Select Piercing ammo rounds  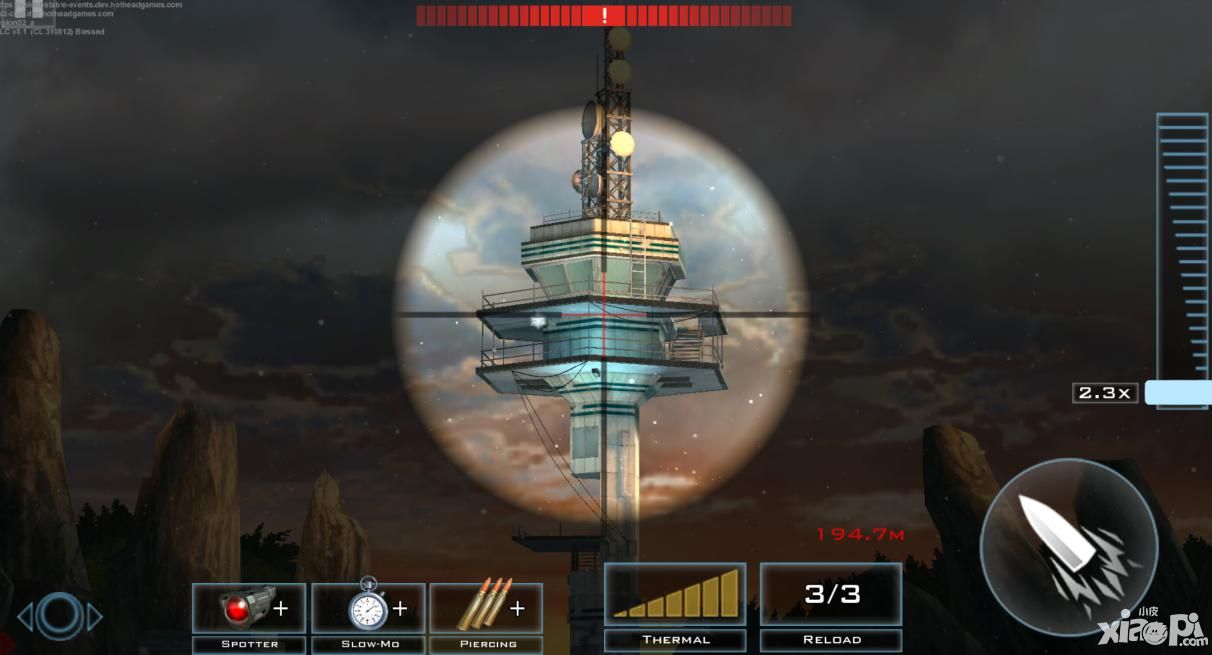point(487,608)
